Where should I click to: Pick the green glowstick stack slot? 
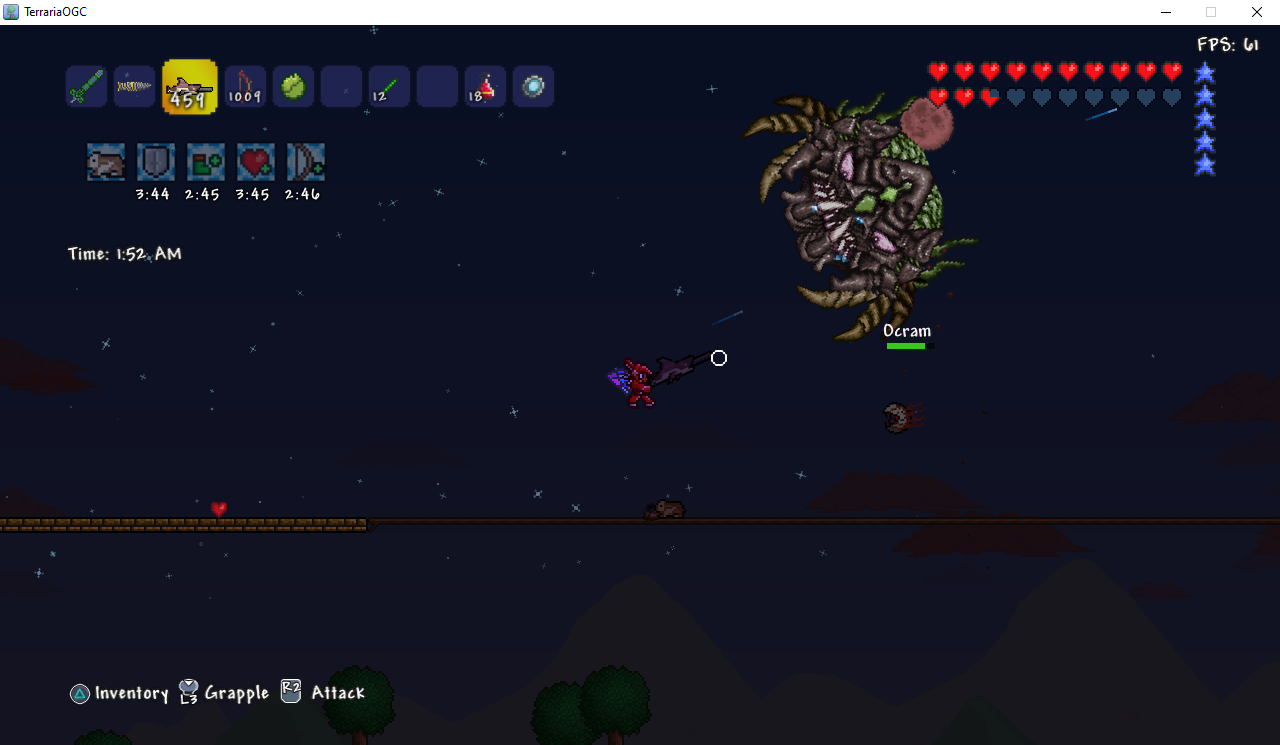point(389,87)
